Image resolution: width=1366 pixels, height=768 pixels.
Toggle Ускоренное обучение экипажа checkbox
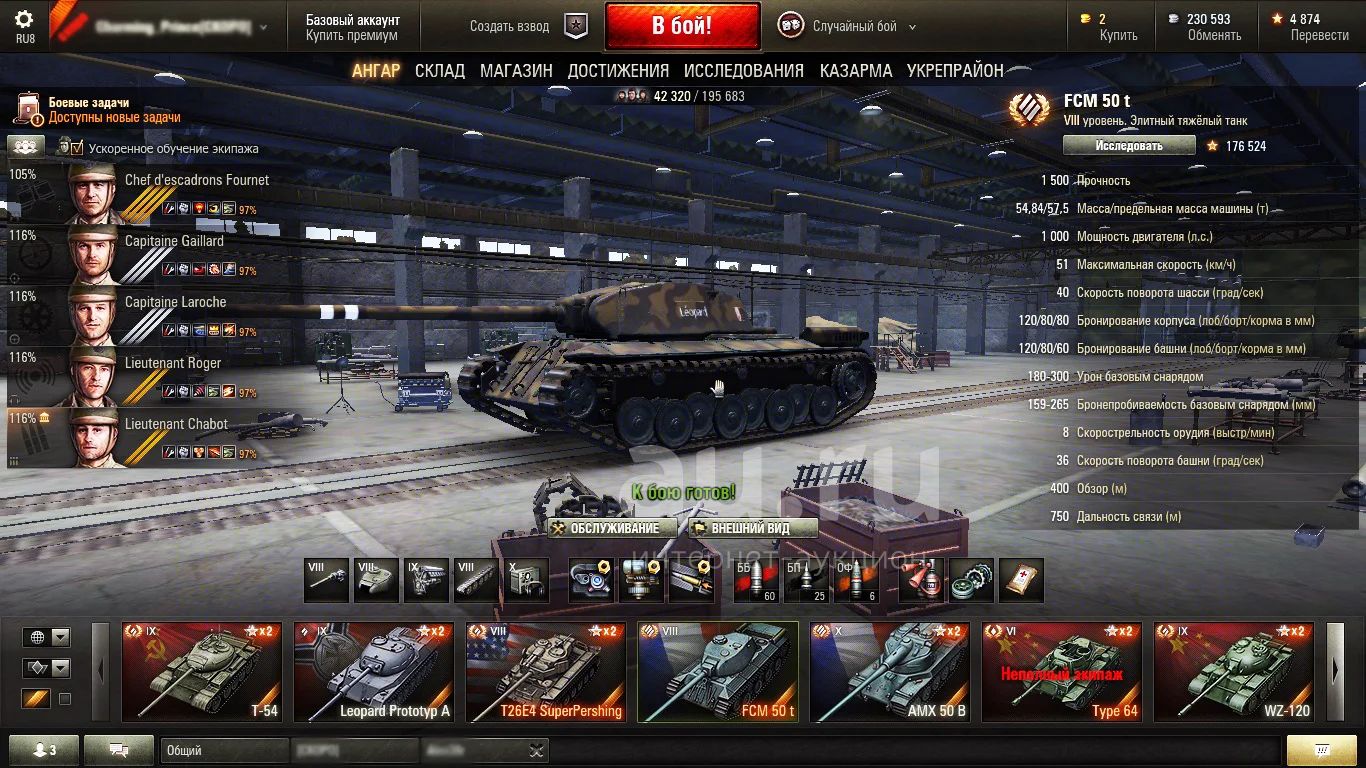[x=78, y=148]
